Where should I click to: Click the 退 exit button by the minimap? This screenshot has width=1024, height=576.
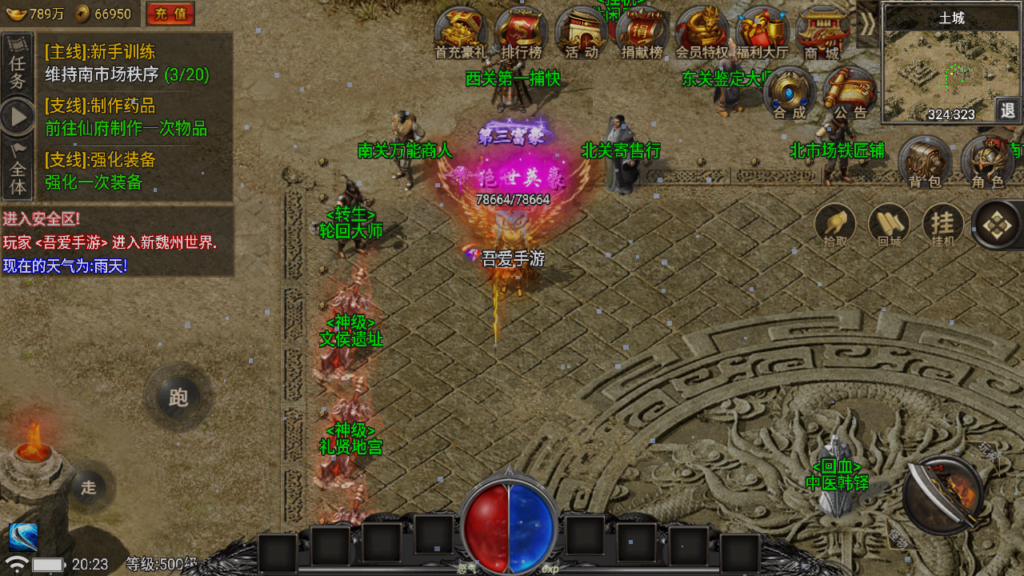[1007, 110]
